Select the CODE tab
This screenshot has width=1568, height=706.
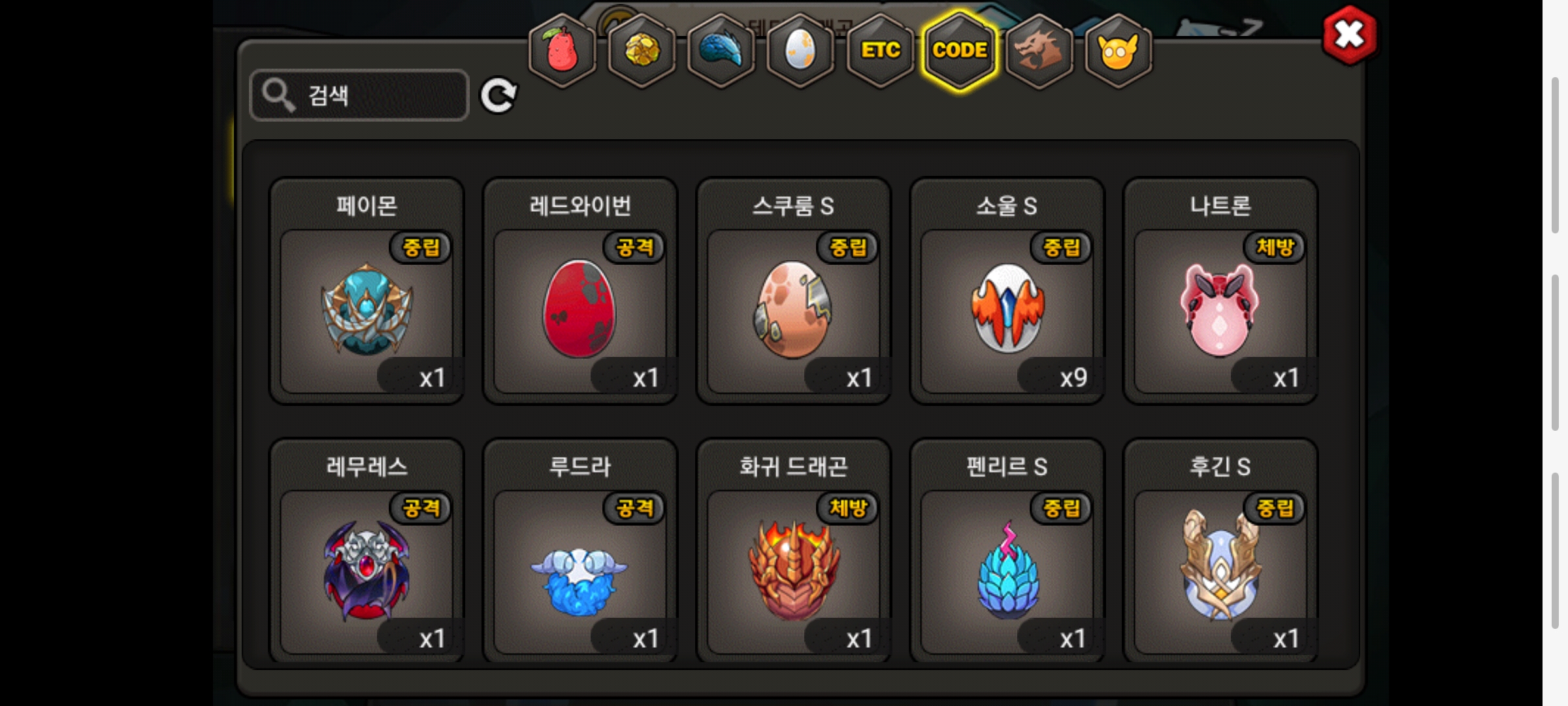point(960,50)
